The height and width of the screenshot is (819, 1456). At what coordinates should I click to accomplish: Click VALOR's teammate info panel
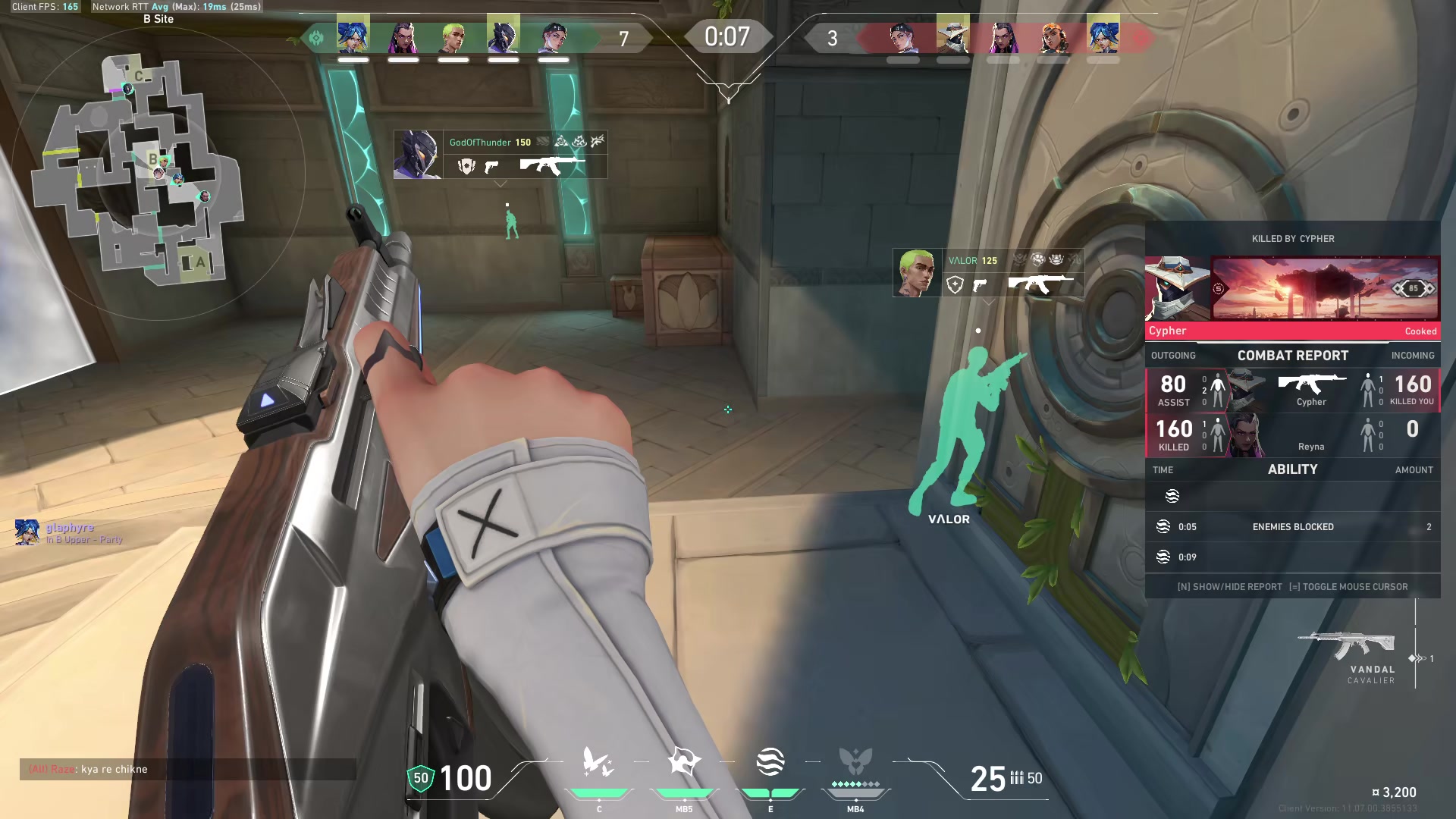pyautogui.click(x=988, y=273)
